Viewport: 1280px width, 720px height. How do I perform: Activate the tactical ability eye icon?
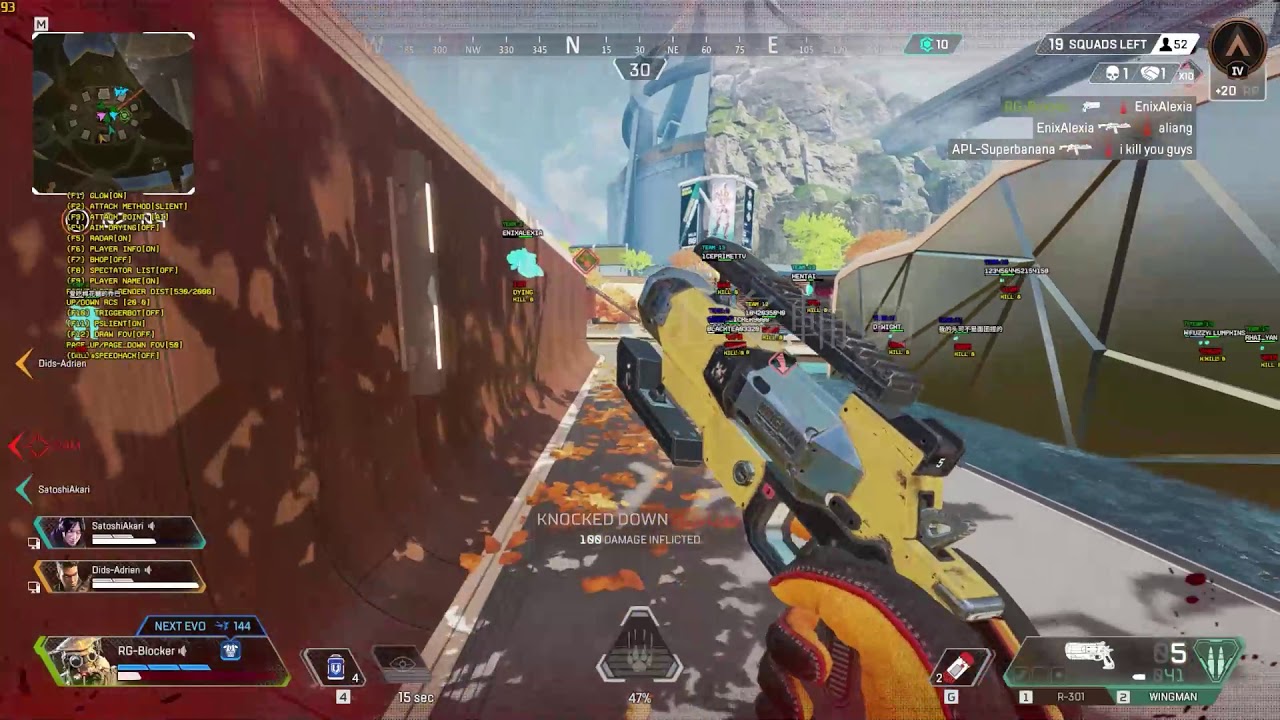pyautogui.click(x=402, y=664)
